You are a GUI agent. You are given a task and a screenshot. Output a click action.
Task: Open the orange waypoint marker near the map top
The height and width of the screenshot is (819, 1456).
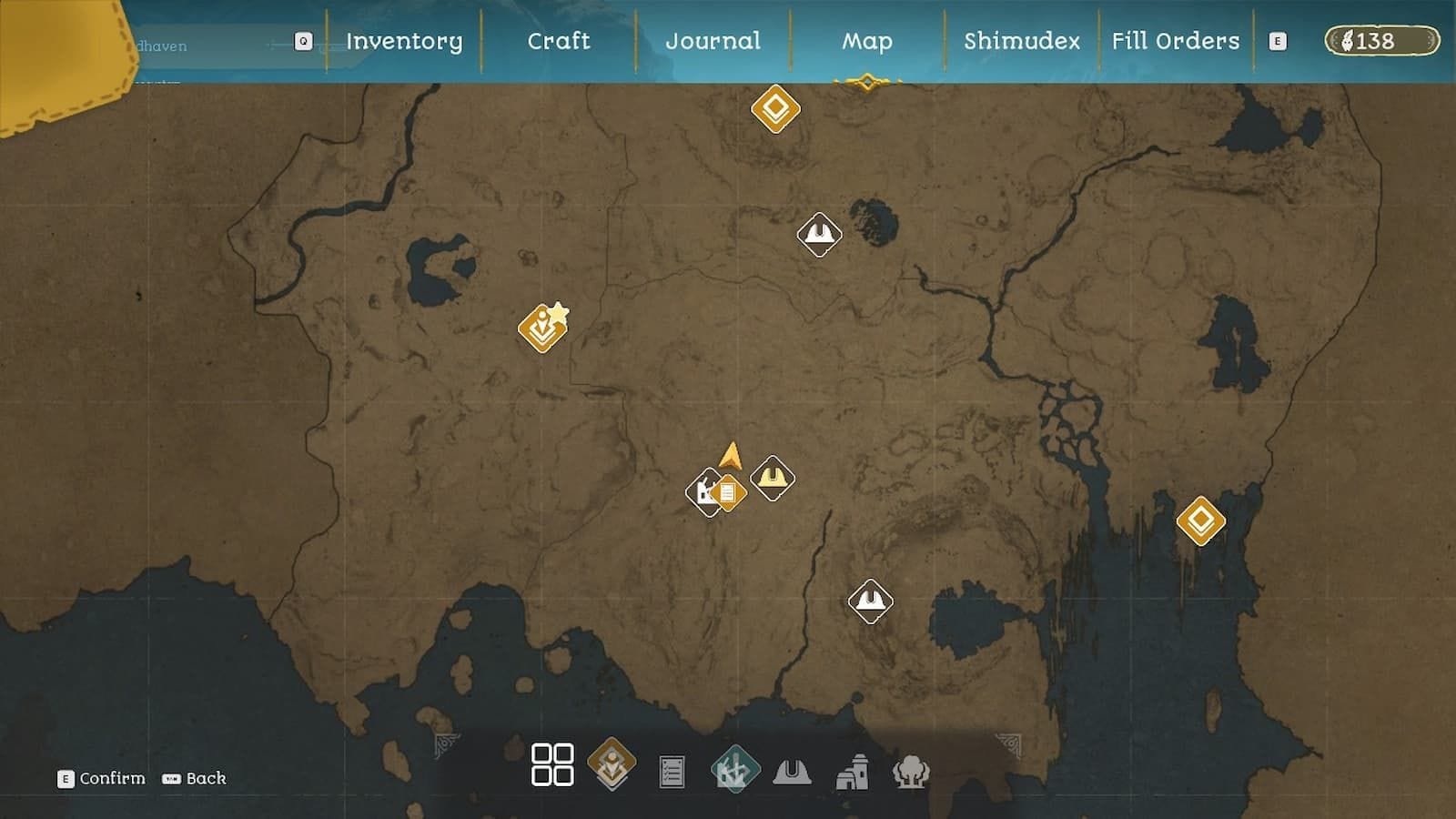click(774, 108)
